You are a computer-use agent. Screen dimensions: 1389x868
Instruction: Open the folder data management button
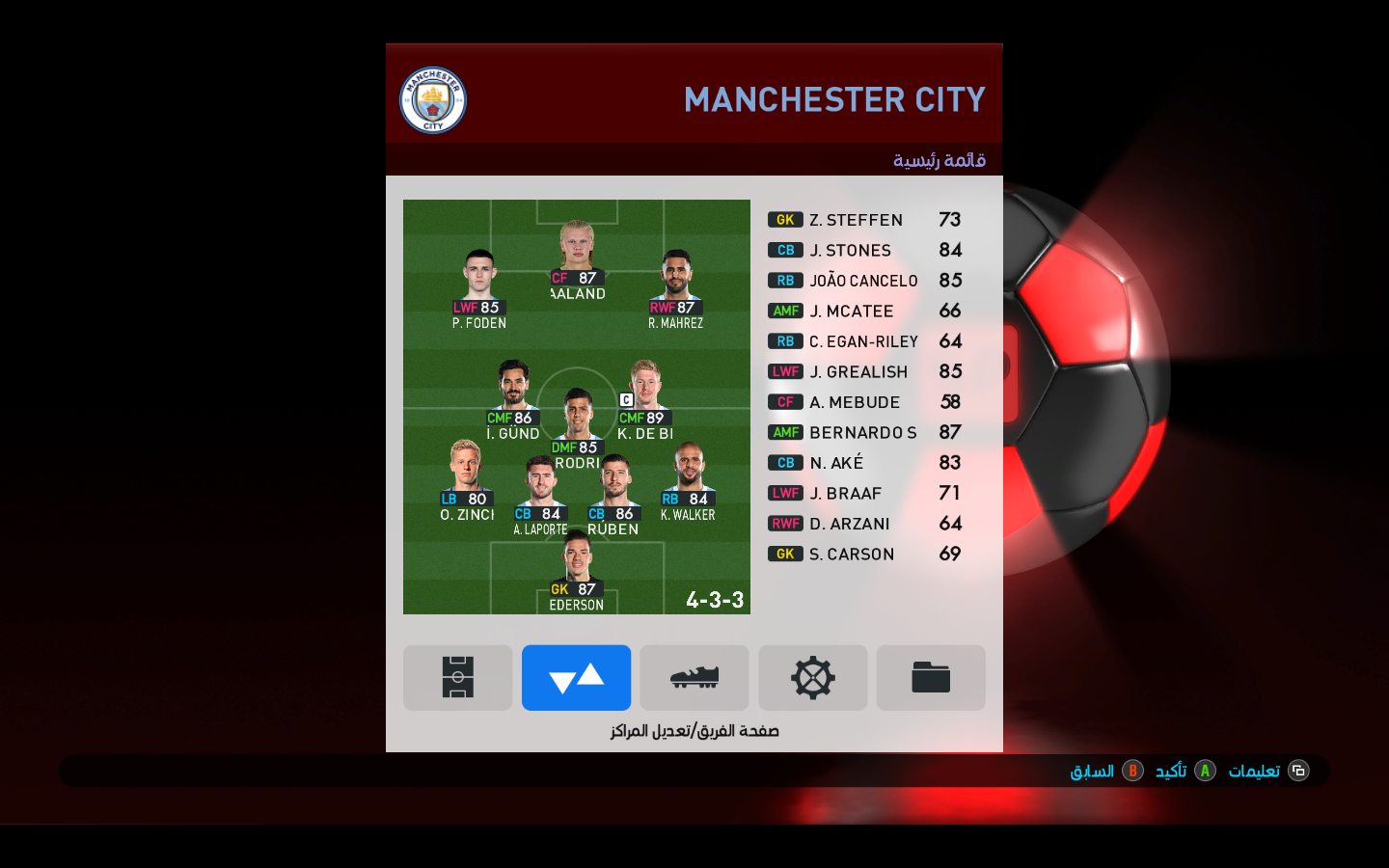coord(930,677)
